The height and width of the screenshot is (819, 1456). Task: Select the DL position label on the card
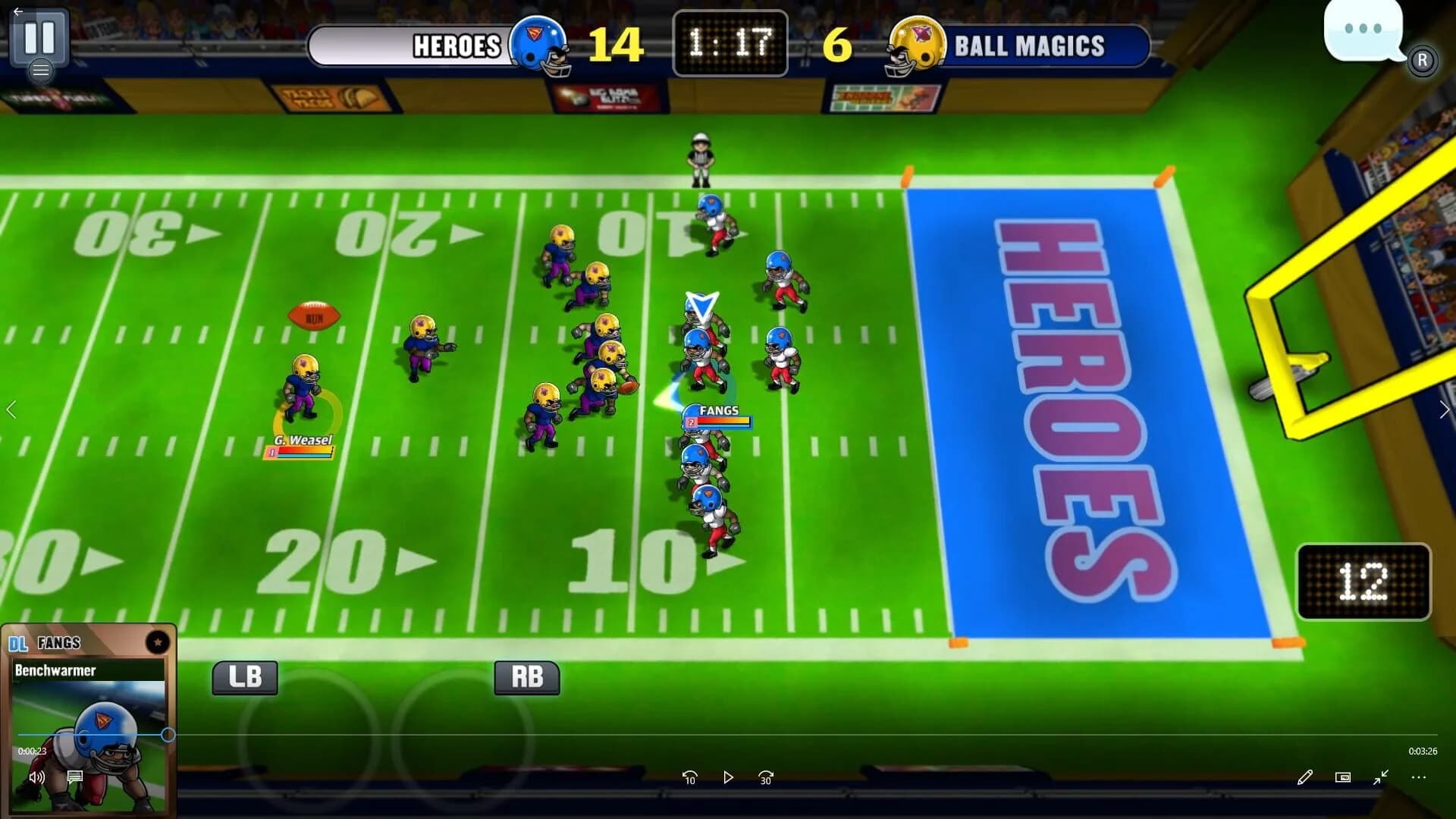18,642
